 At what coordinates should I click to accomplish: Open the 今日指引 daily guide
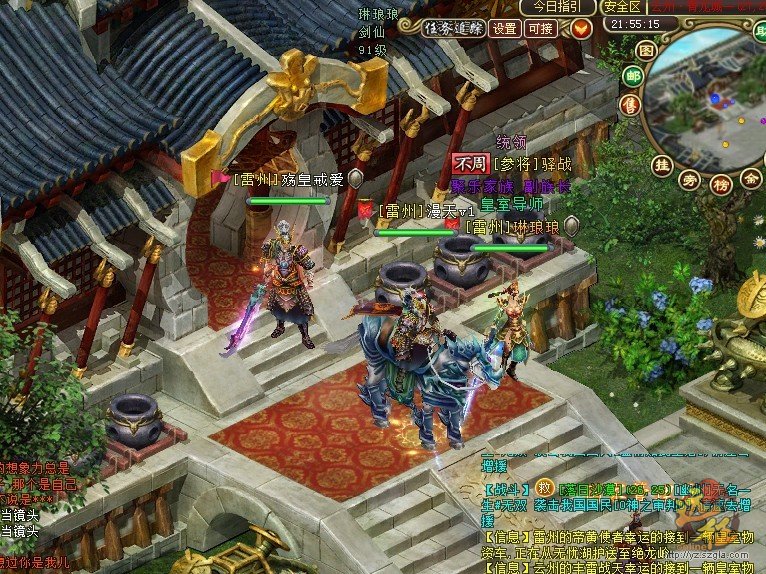tap(556, 7)
